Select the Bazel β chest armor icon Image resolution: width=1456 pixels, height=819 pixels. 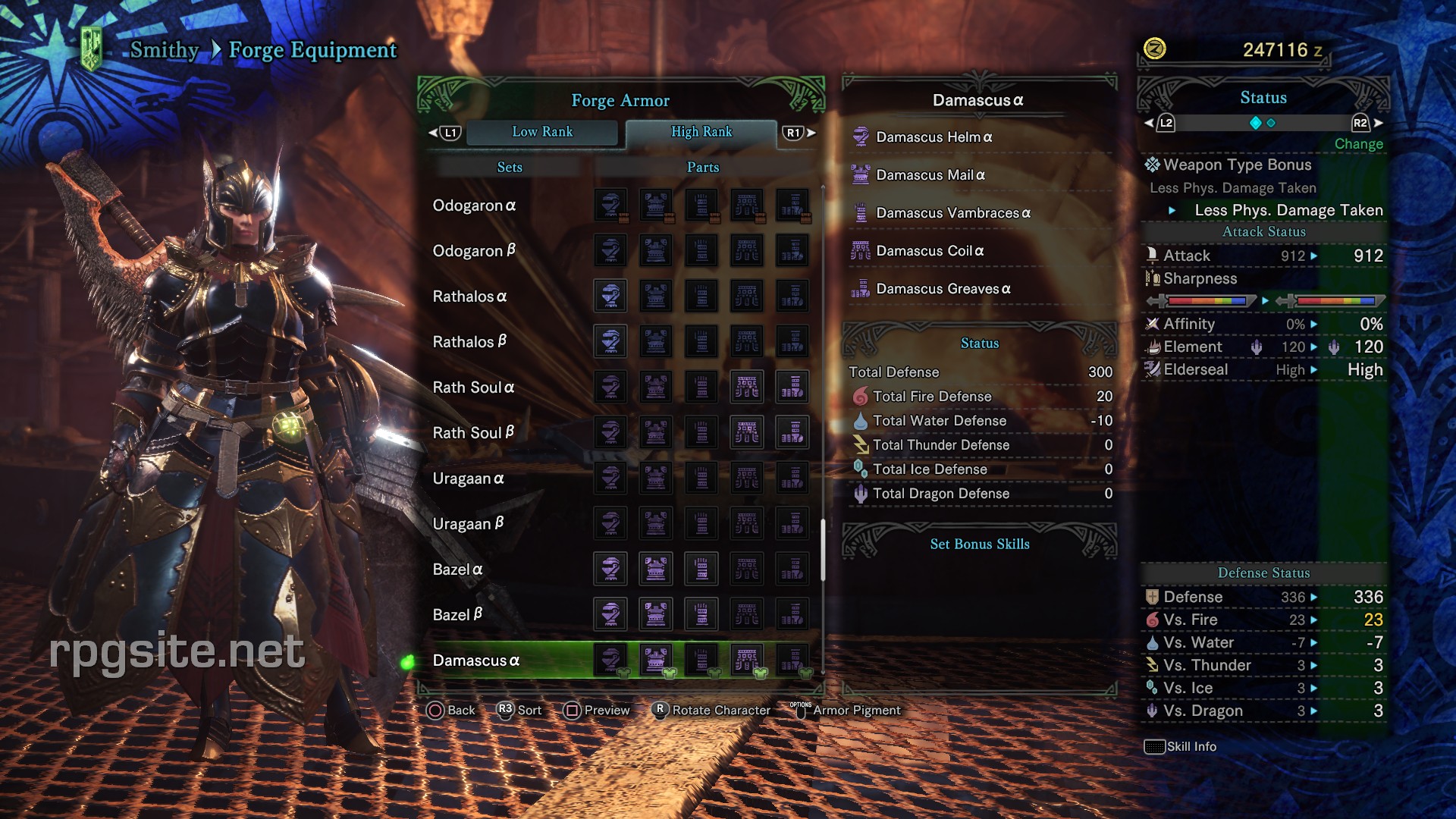point(655,614)
